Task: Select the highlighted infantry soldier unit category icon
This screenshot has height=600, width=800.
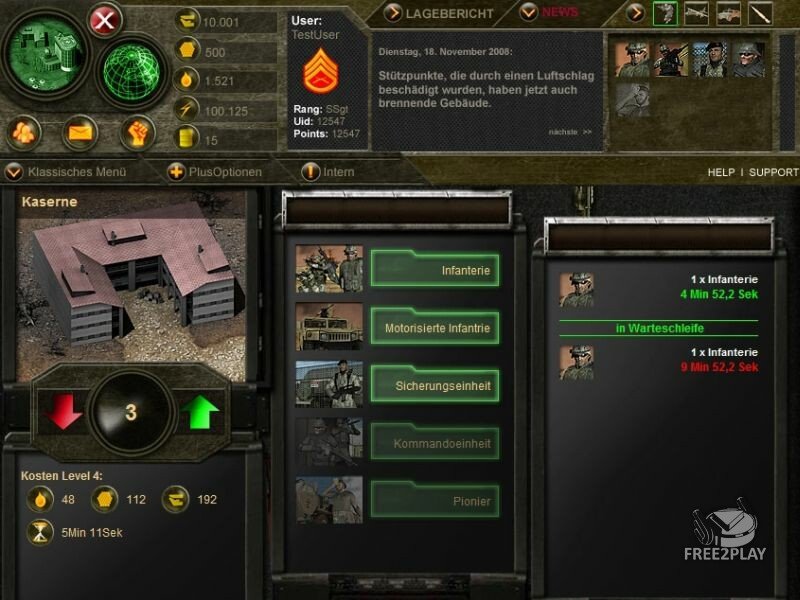Action: 666,14
